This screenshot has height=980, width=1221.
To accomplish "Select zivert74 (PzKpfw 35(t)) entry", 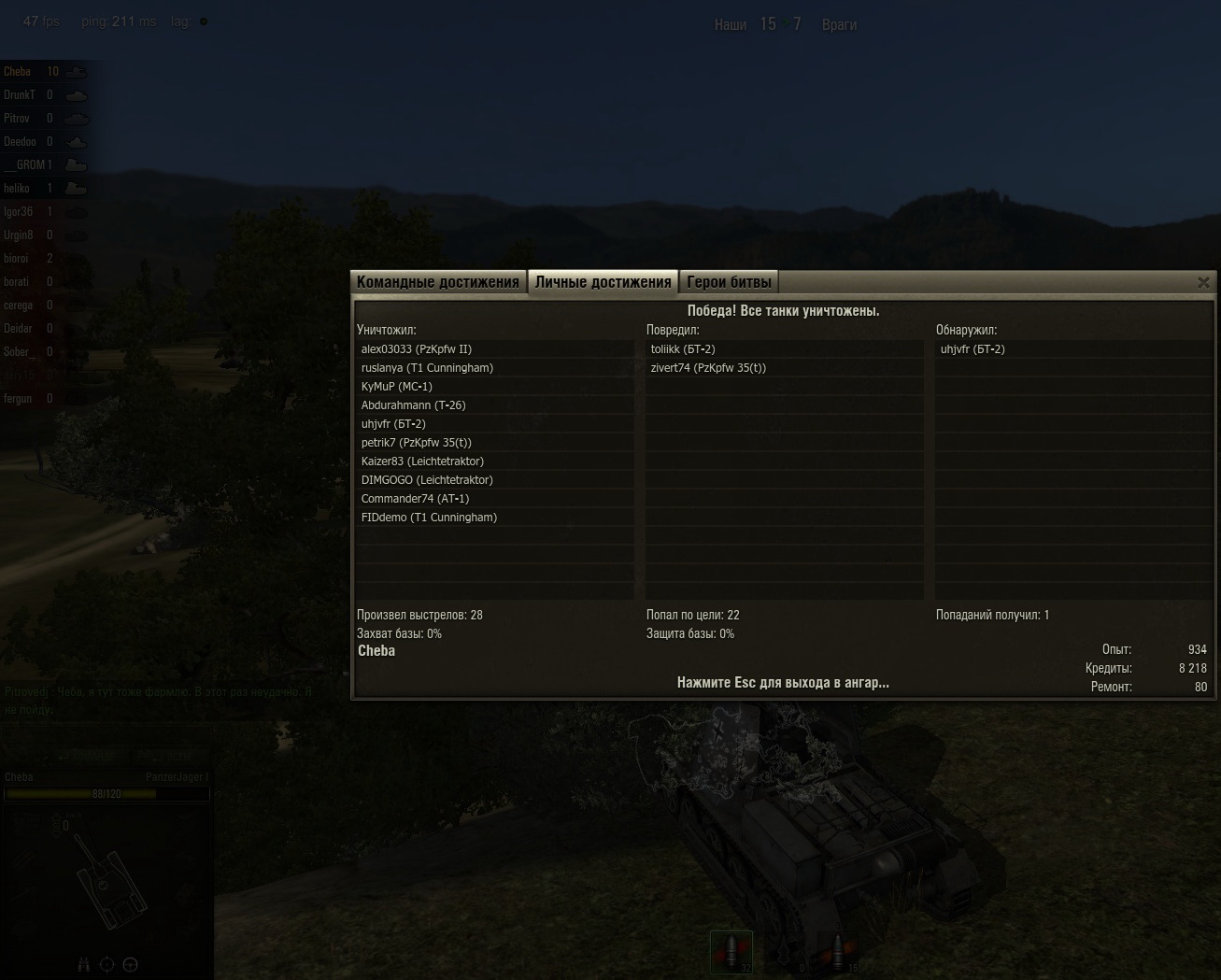I will [708, 368].
